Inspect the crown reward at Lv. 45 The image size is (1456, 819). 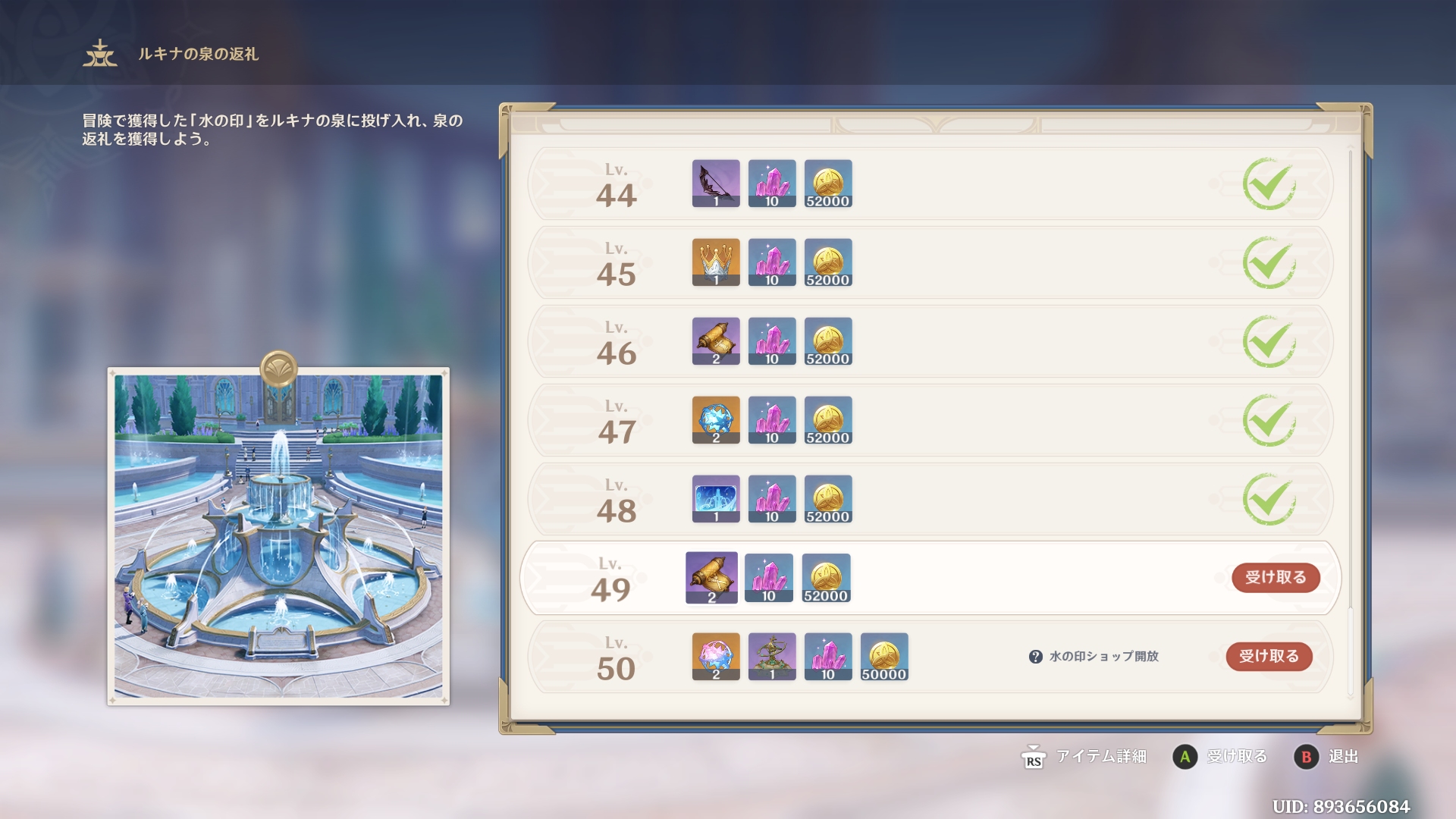click(716, 262)
